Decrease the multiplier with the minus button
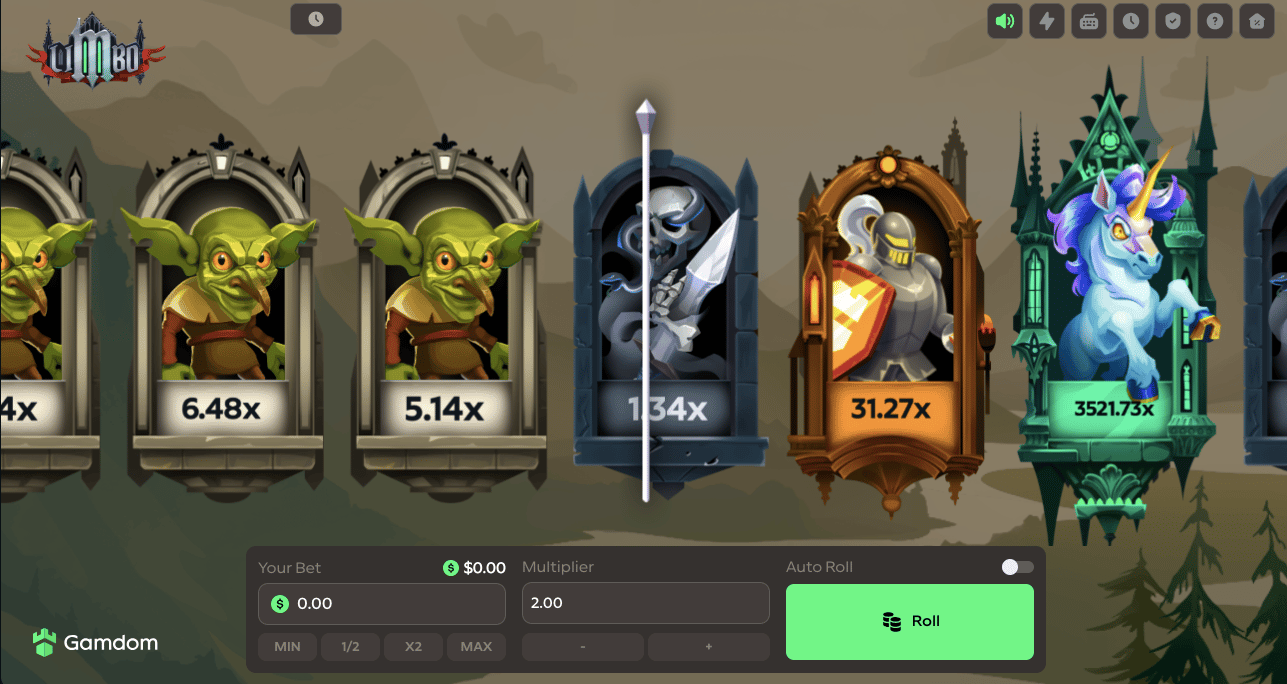 point(582,647)
